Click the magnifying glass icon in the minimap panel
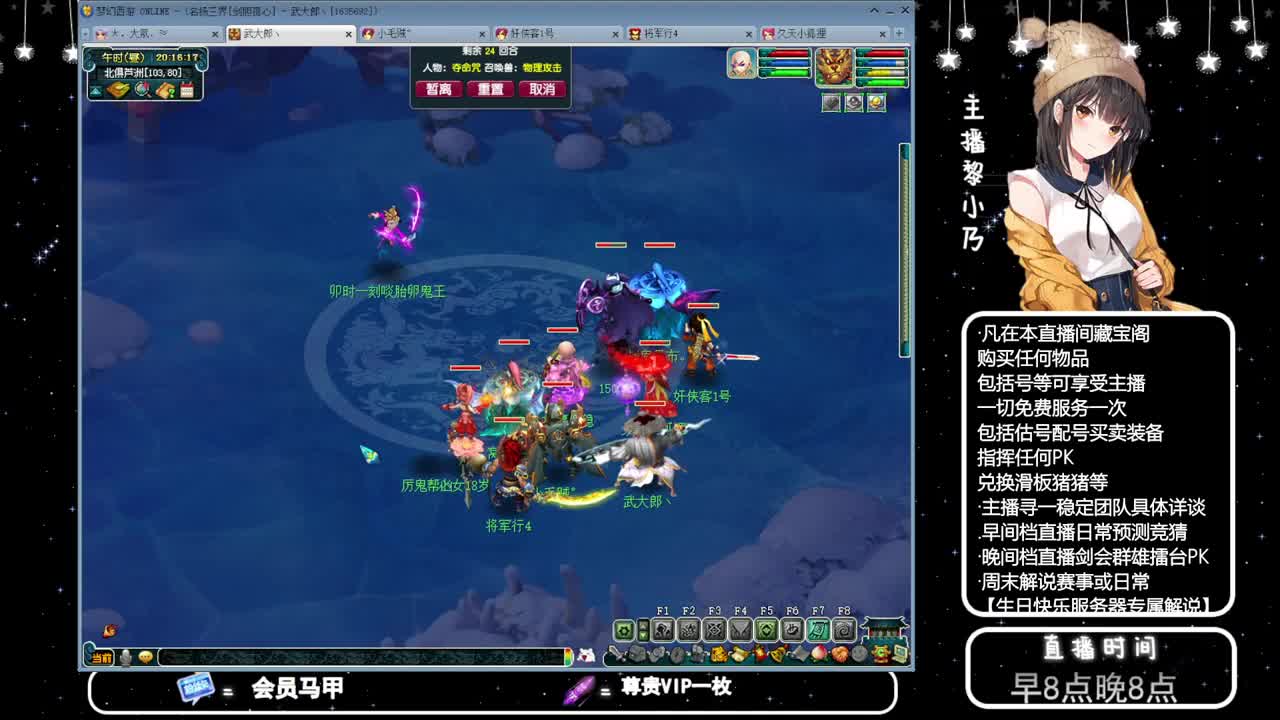This screenshot has width=1280, height=720. [x=142, y=90]
